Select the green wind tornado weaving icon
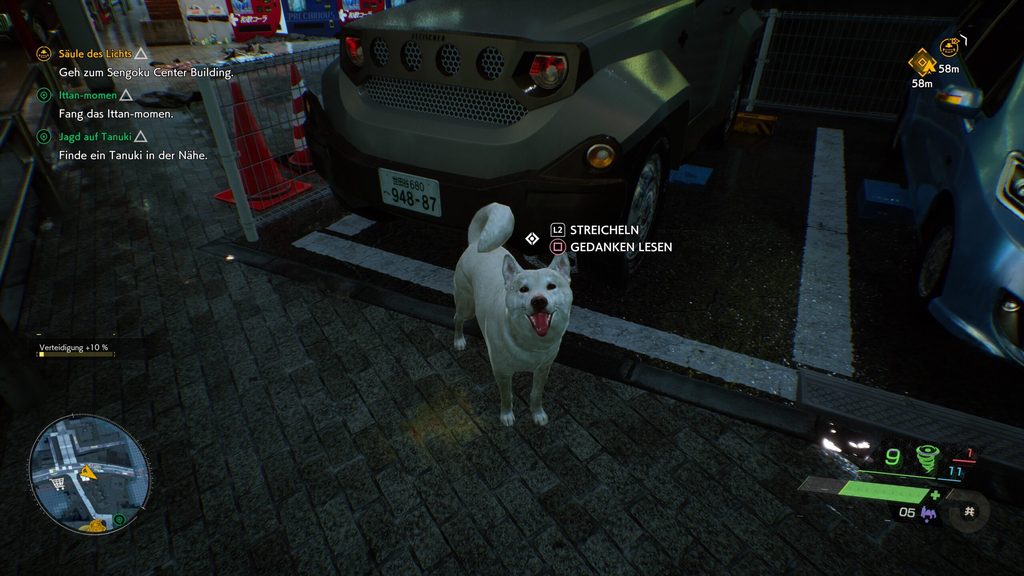 927,457
